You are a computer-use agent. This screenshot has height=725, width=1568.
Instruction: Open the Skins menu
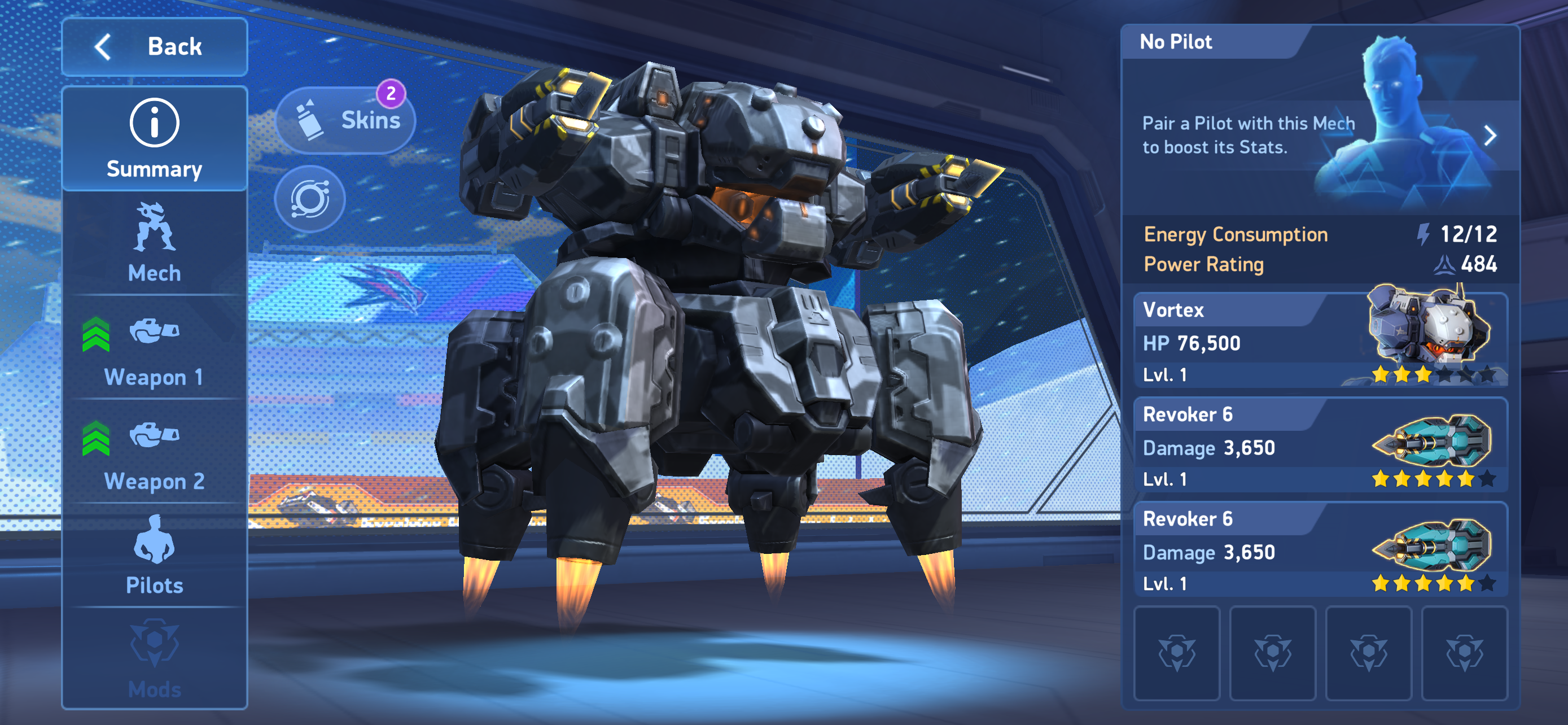pyautogui.click(x=346, y=120)
